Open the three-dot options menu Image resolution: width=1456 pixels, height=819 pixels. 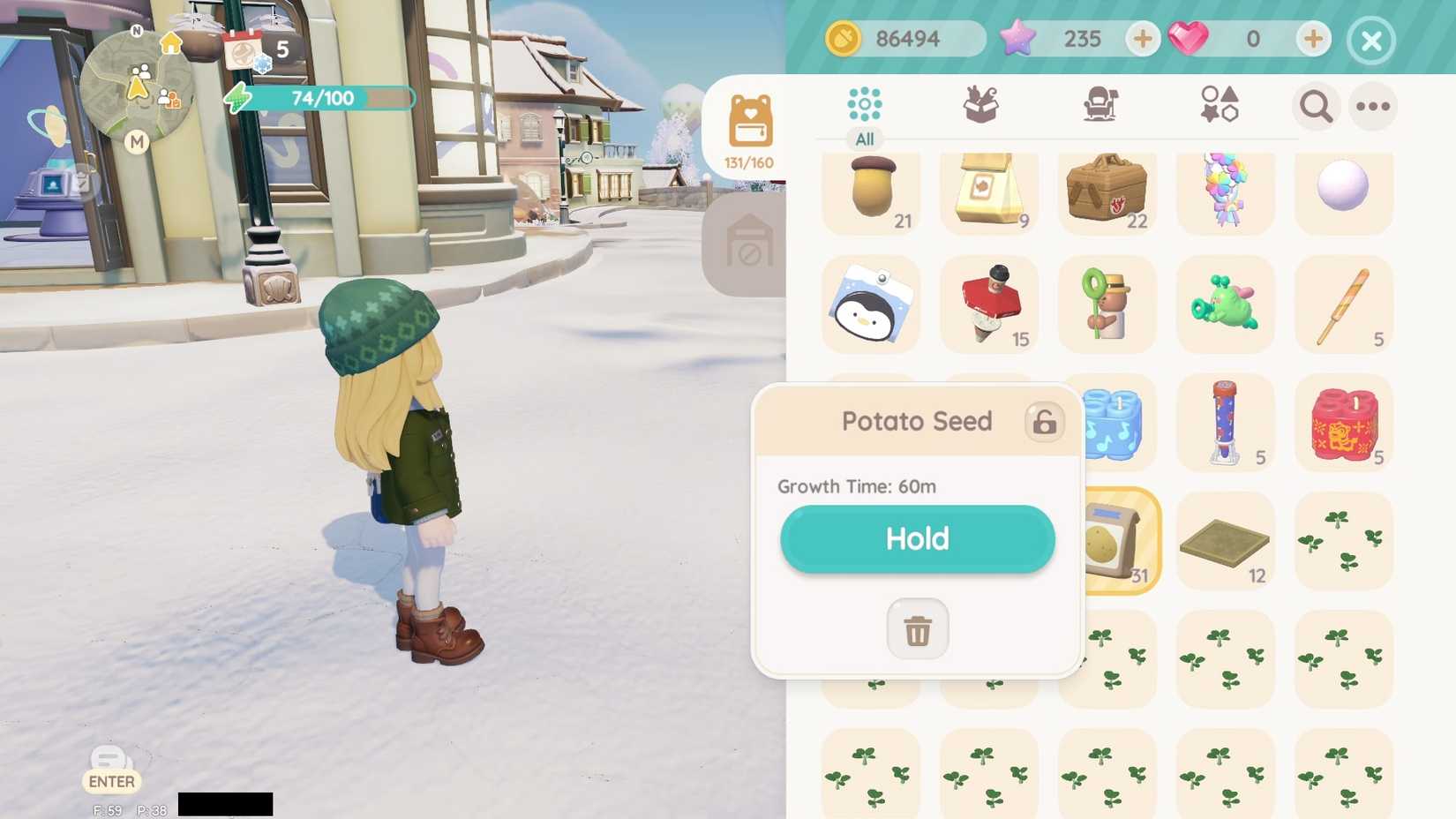pyautogui.click(x=1373, y=106)
